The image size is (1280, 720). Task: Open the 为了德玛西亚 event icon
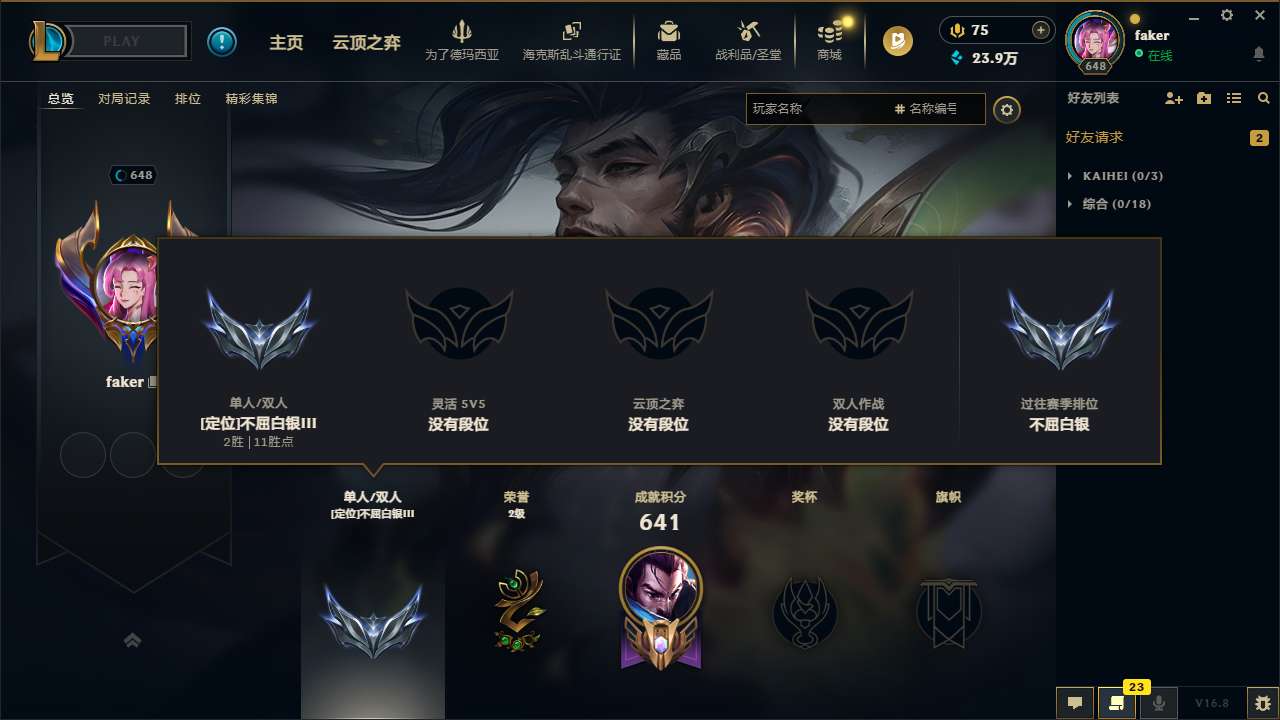(461, 41)
